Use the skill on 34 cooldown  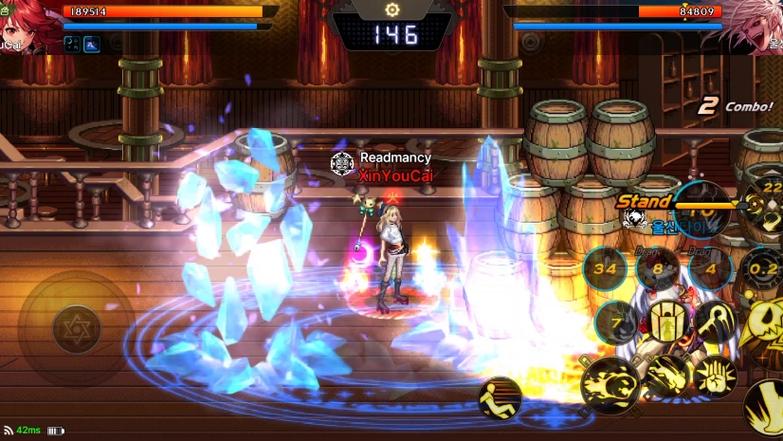coord(605,268)
